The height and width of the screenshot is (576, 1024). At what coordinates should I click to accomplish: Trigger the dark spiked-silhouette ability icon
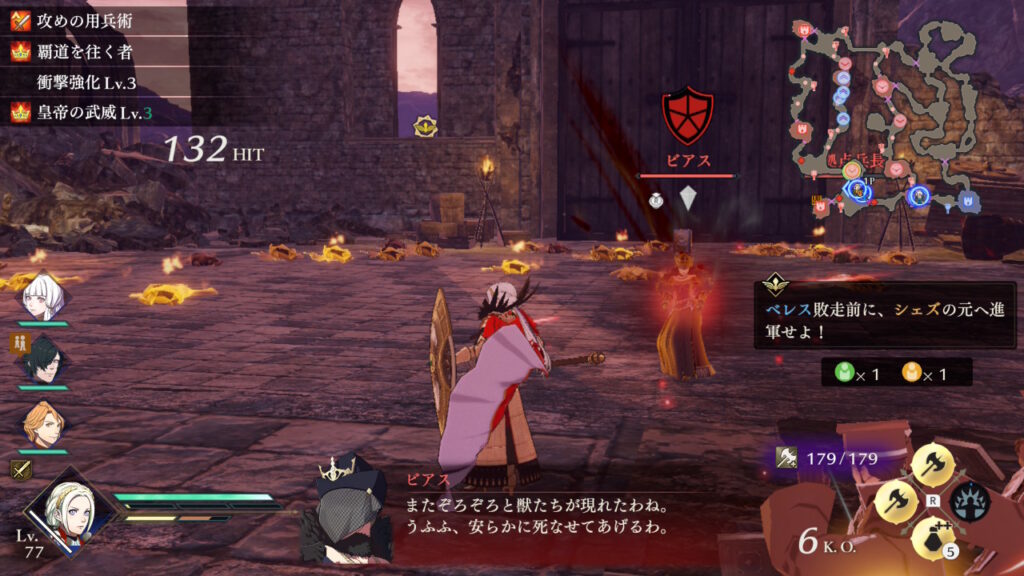[969, 500]
